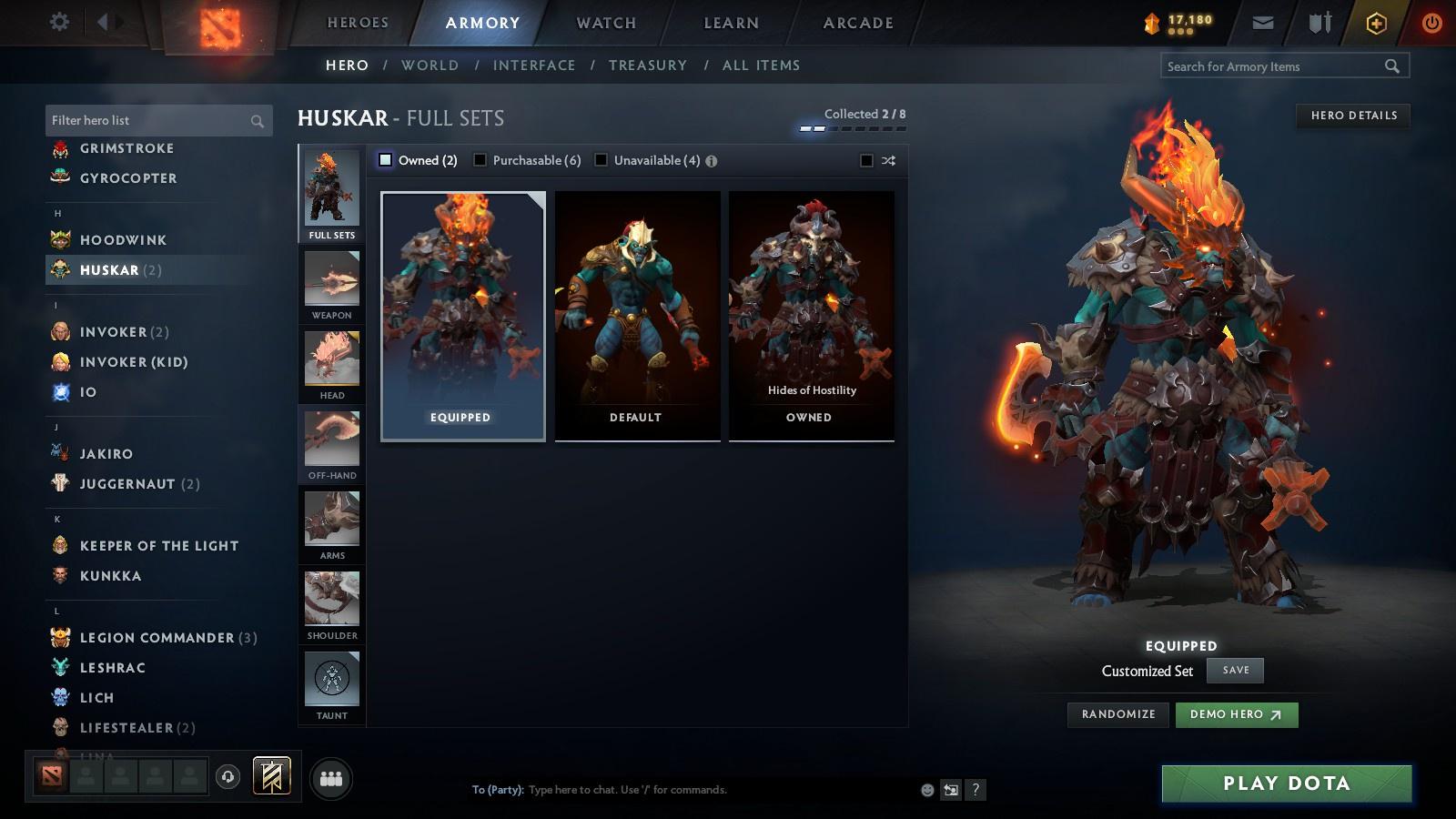Open the settings gear icon
The image size is (1456, 819).
(x=58, y=22)
